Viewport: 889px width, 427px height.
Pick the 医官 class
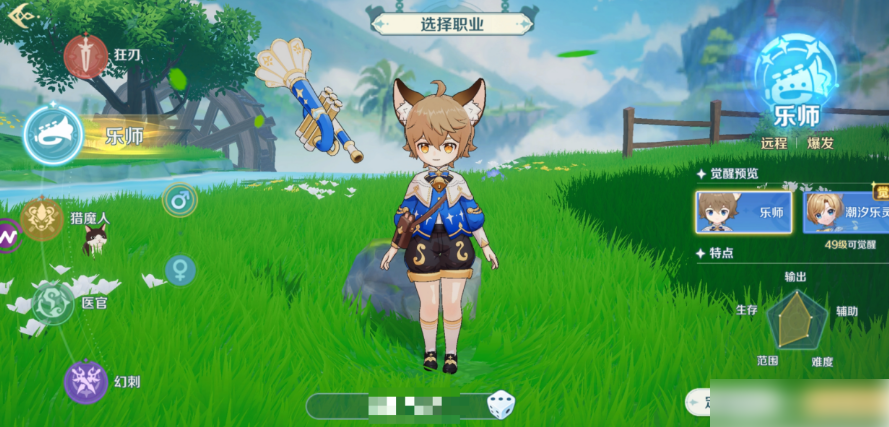tap(53, 302)
